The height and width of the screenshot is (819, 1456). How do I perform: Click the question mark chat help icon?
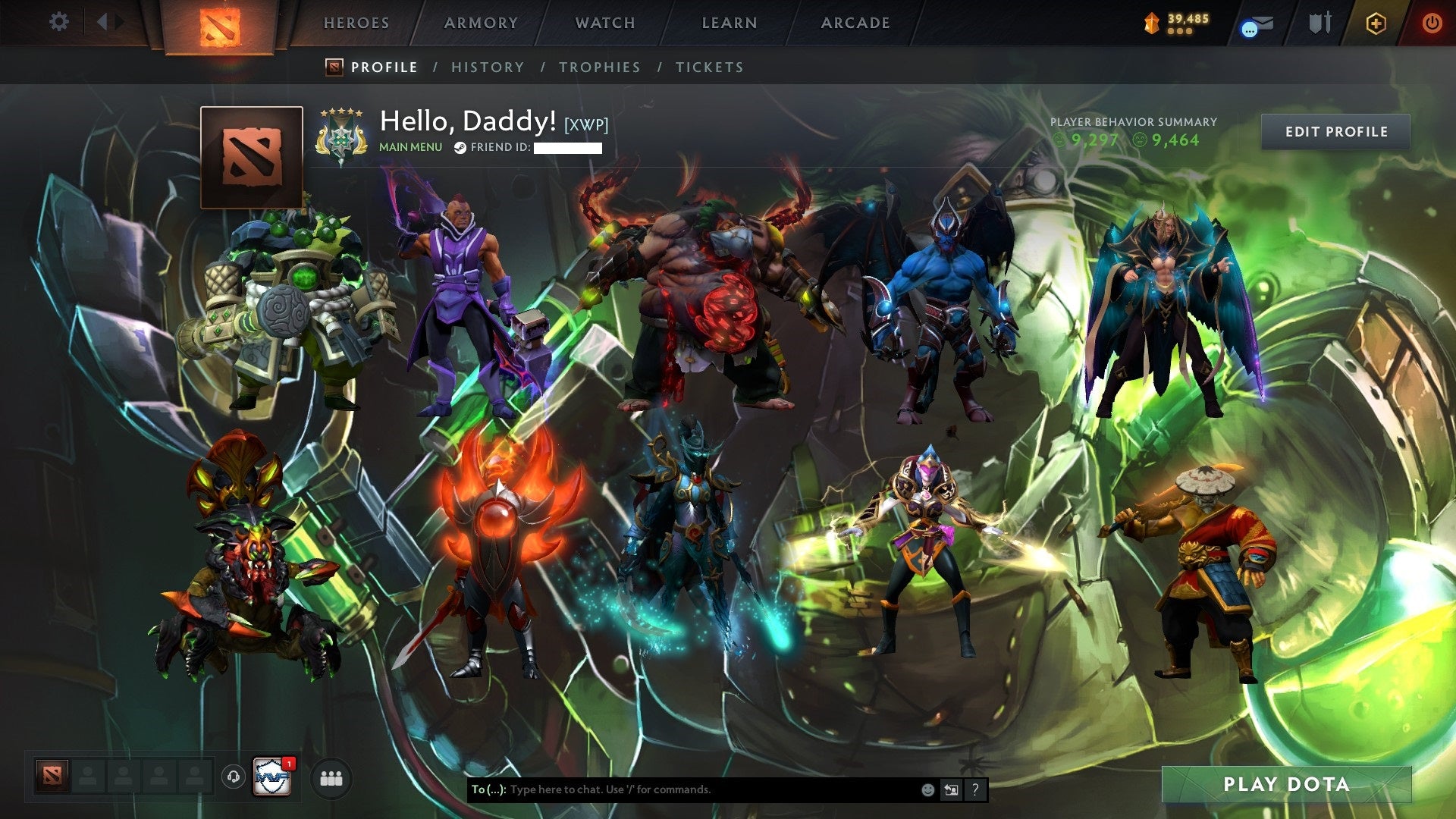point(975,789)
